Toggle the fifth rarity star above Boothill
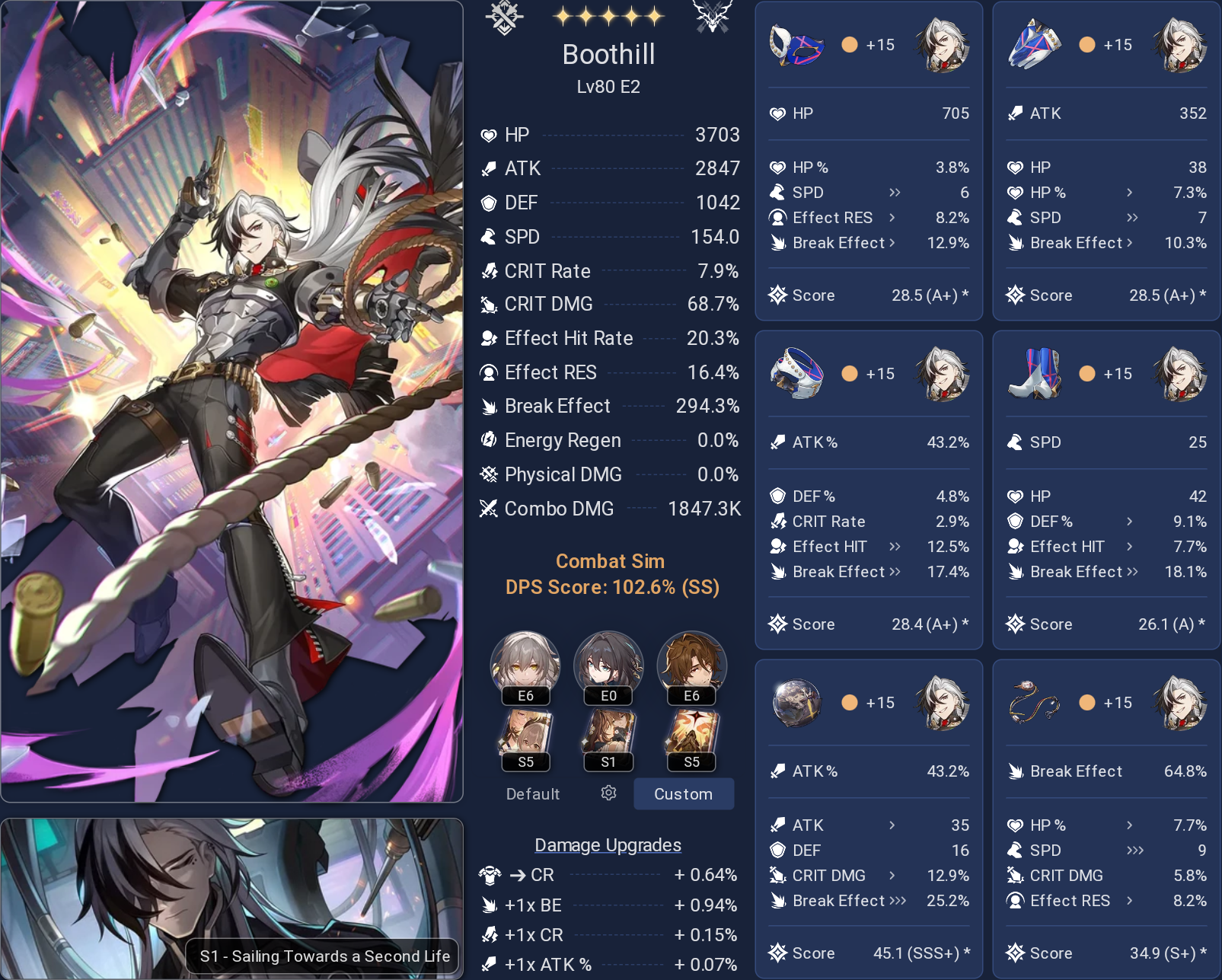The height and width of the screenshot is (980, 1222). coord(654,14)
